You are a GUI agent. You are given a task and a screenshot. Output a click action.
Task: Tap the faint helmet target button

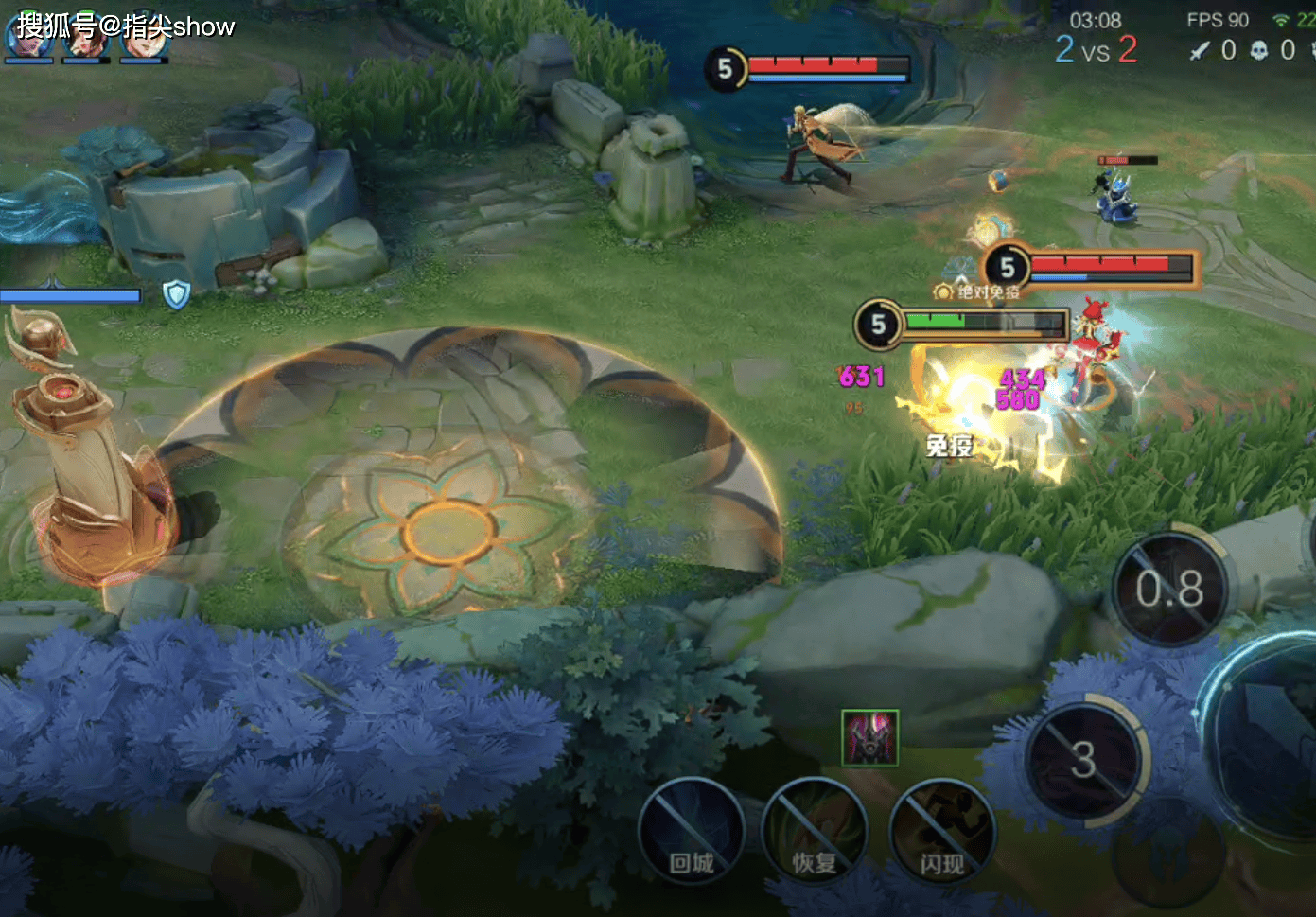(x=1169, y=856)
